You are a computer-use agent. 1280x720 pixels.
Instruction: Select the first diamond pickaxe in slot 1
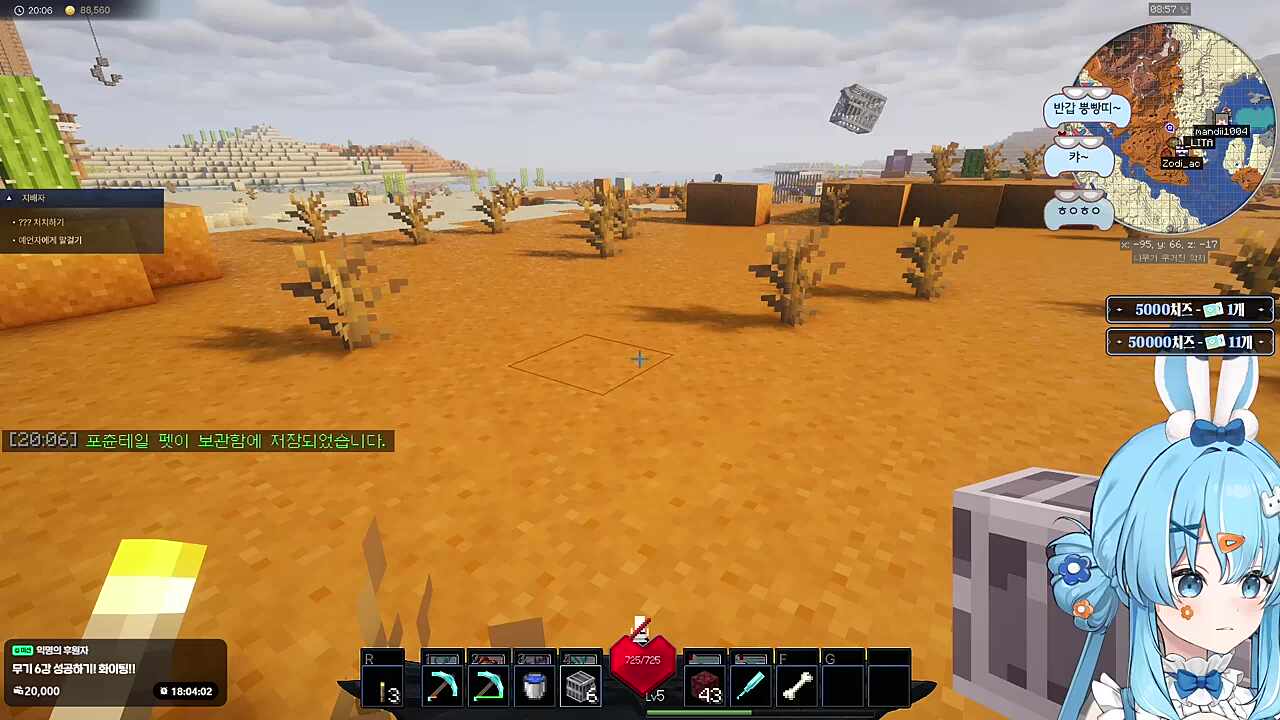click(441, 686)
